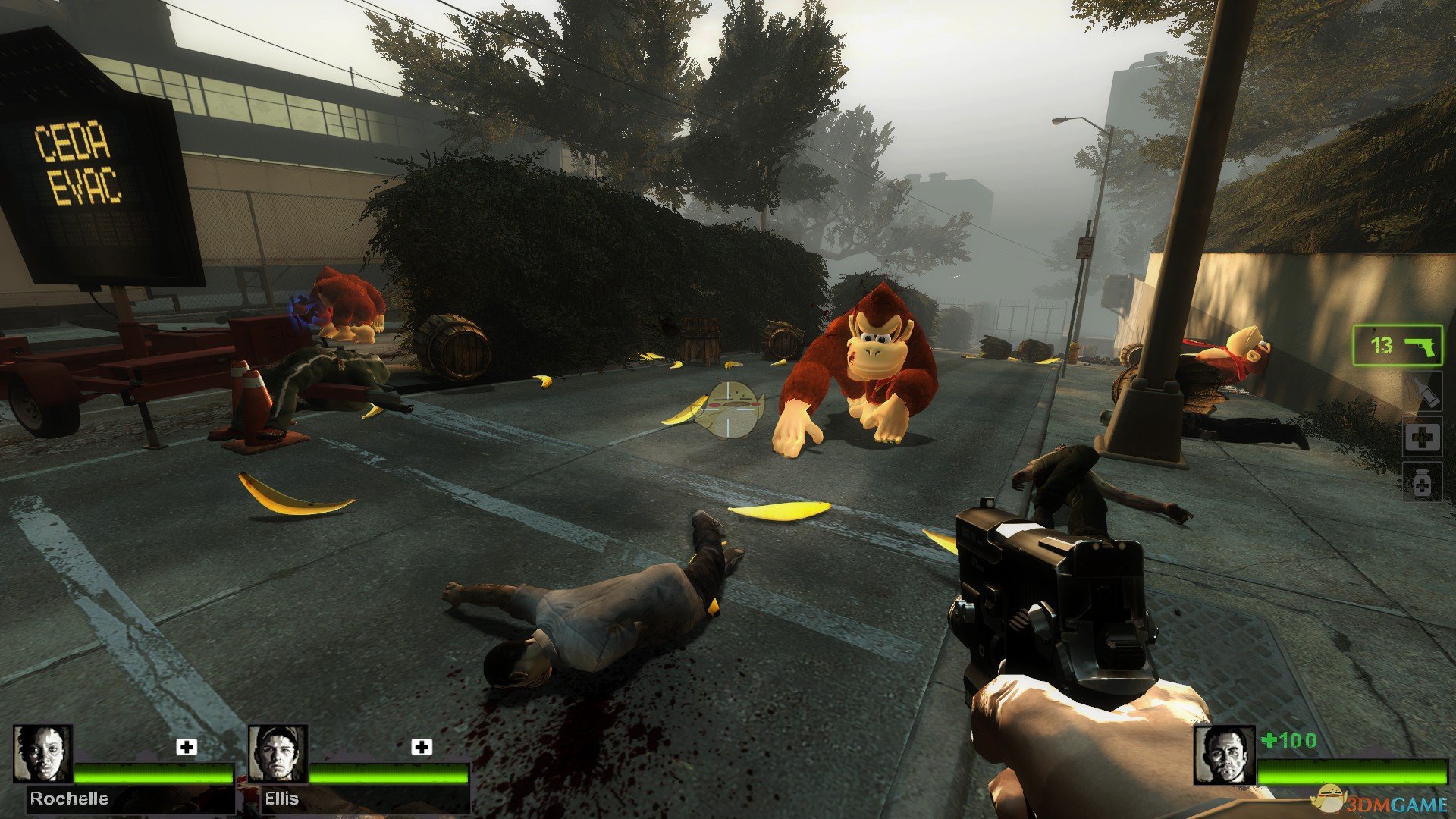Click Ellis's teammate portrait
This screenshot has height=819, width=1456.
pos(278,754)
